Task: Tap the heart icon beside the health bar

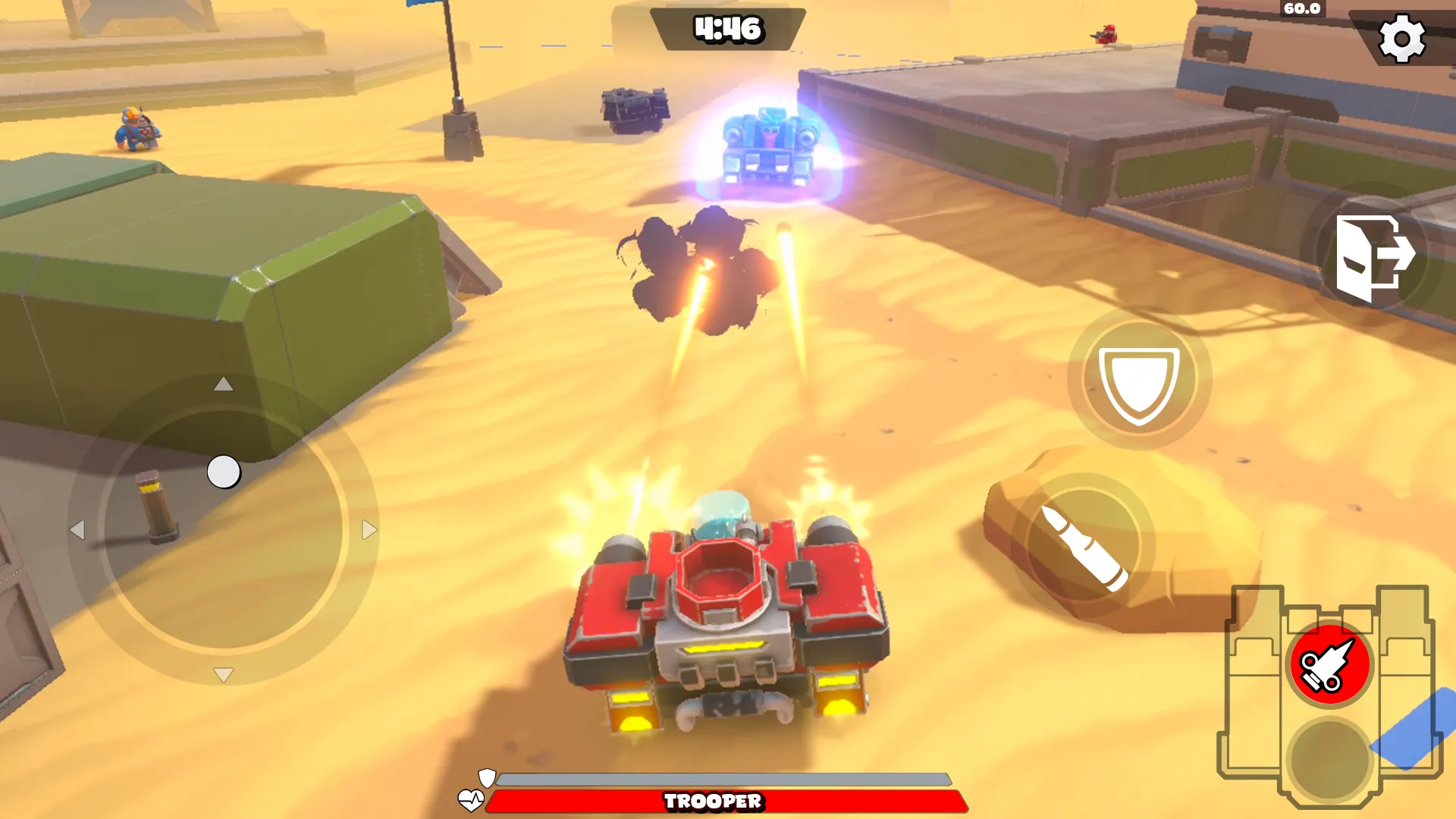Action: point(472,799)
